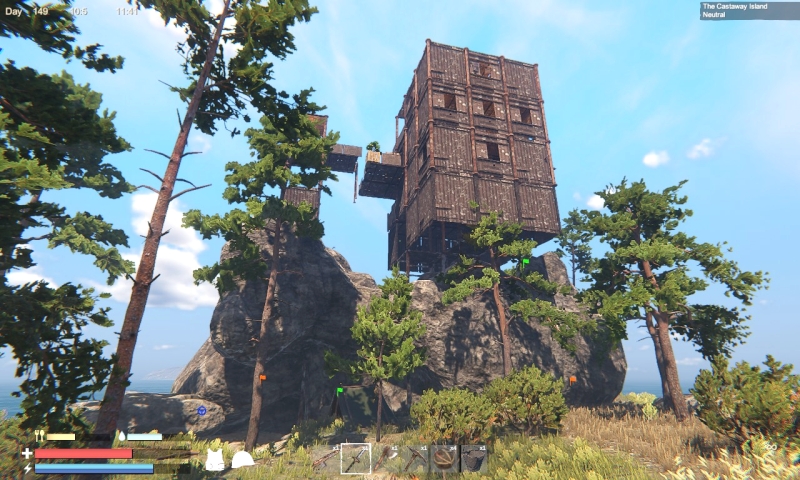Click the body armor vest icon
Screen dimensions: 800x480
tap(214, 460)
